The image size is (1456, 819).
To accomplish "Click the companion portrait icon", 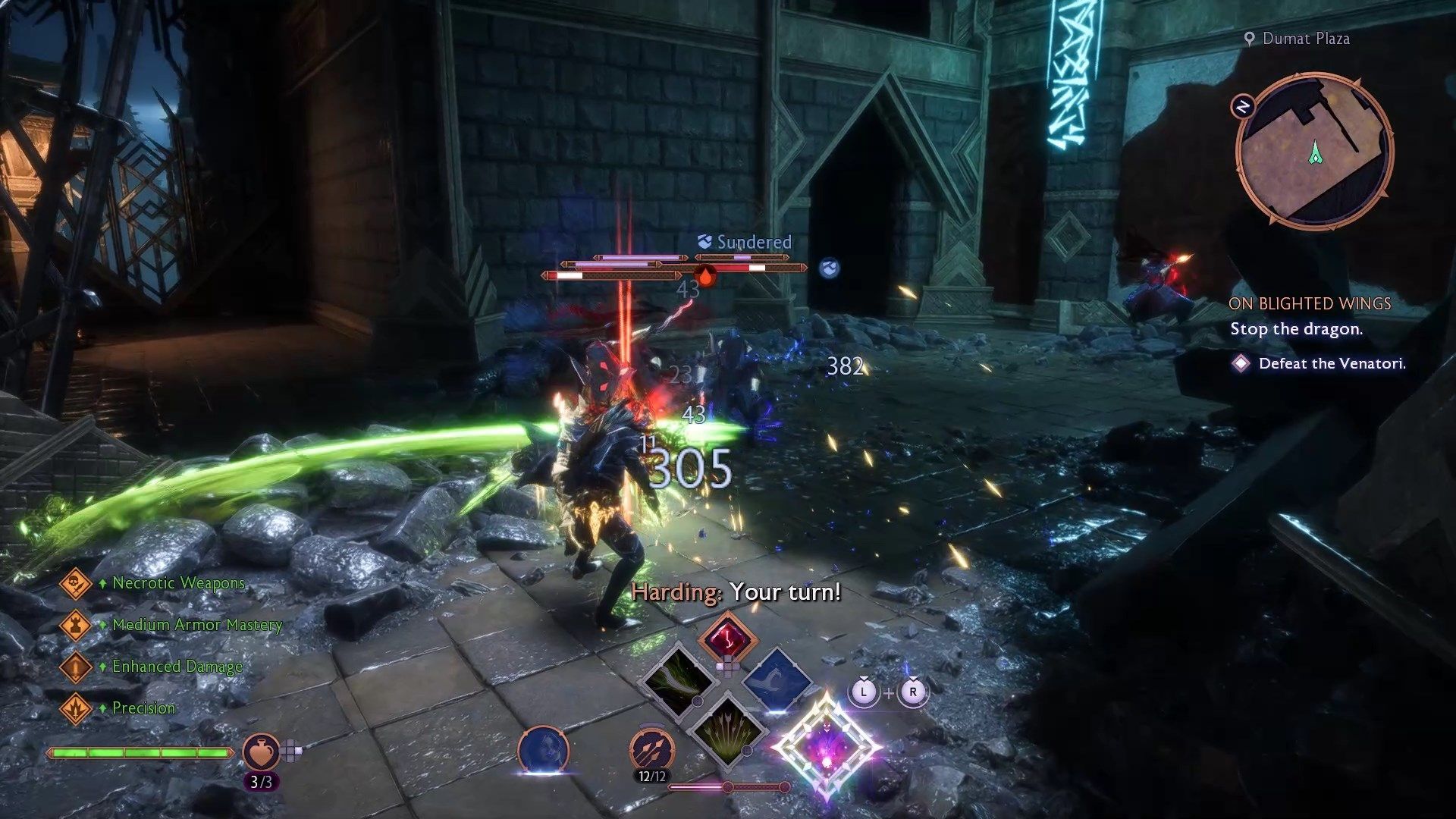I will 543,751.
